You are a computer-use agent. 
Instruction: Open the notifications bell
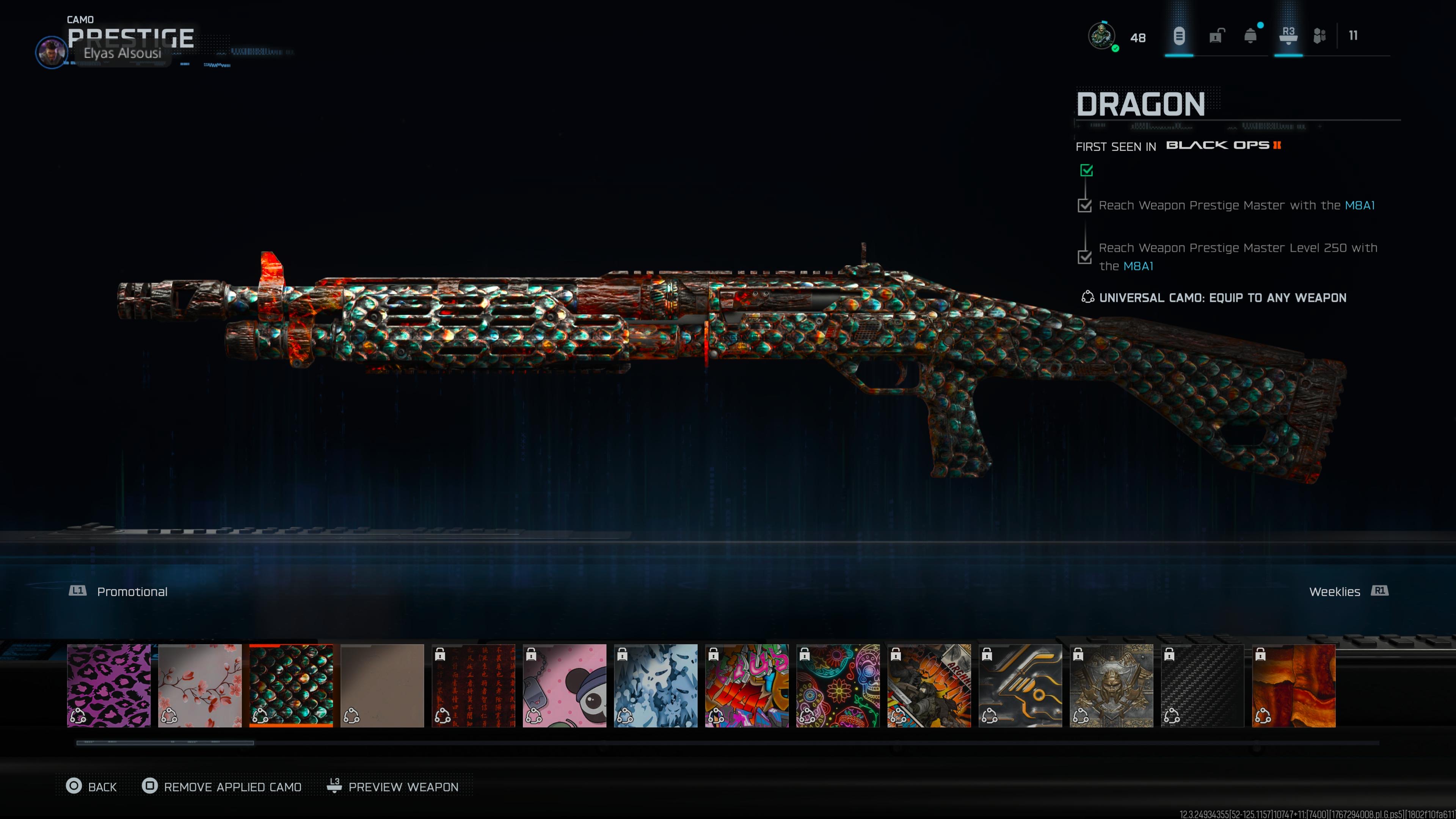1250,36
